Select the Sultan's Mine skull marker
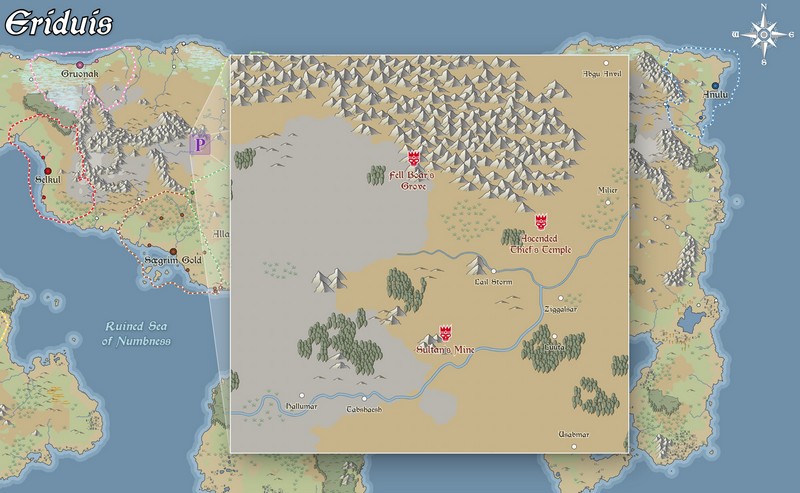 point(446,332)
